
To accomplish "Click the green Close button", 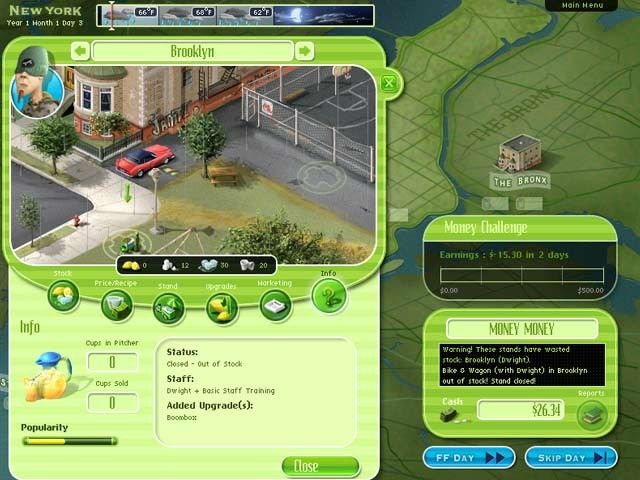I will point(320,466).
